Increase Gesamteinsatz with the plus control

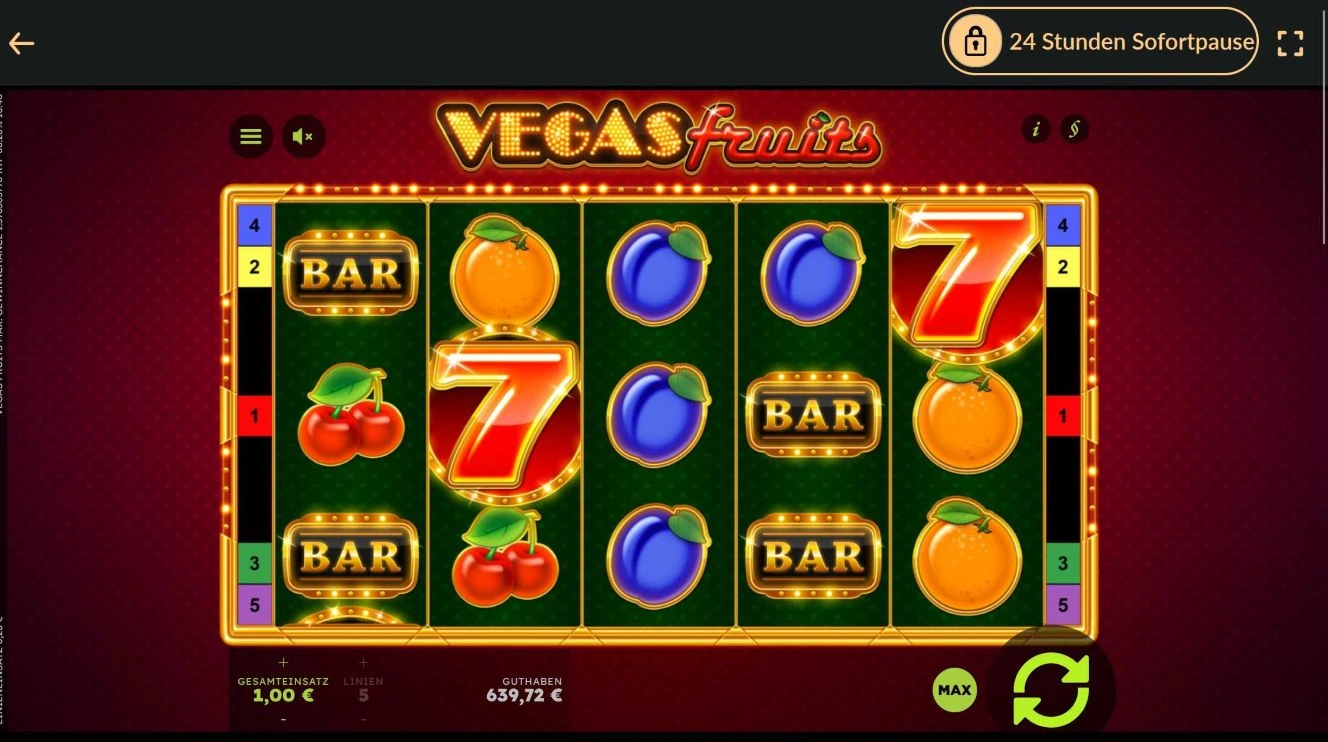click(x=282, y=661)
